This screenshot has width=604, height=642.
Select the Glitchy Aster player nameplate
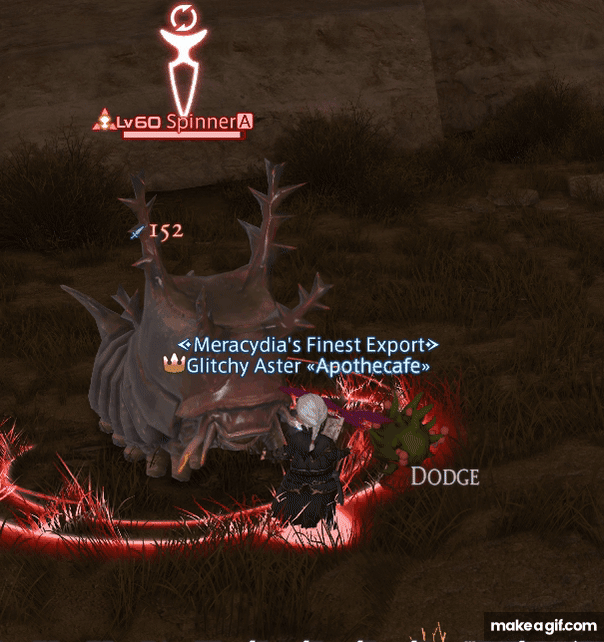(x=297, y=366)
